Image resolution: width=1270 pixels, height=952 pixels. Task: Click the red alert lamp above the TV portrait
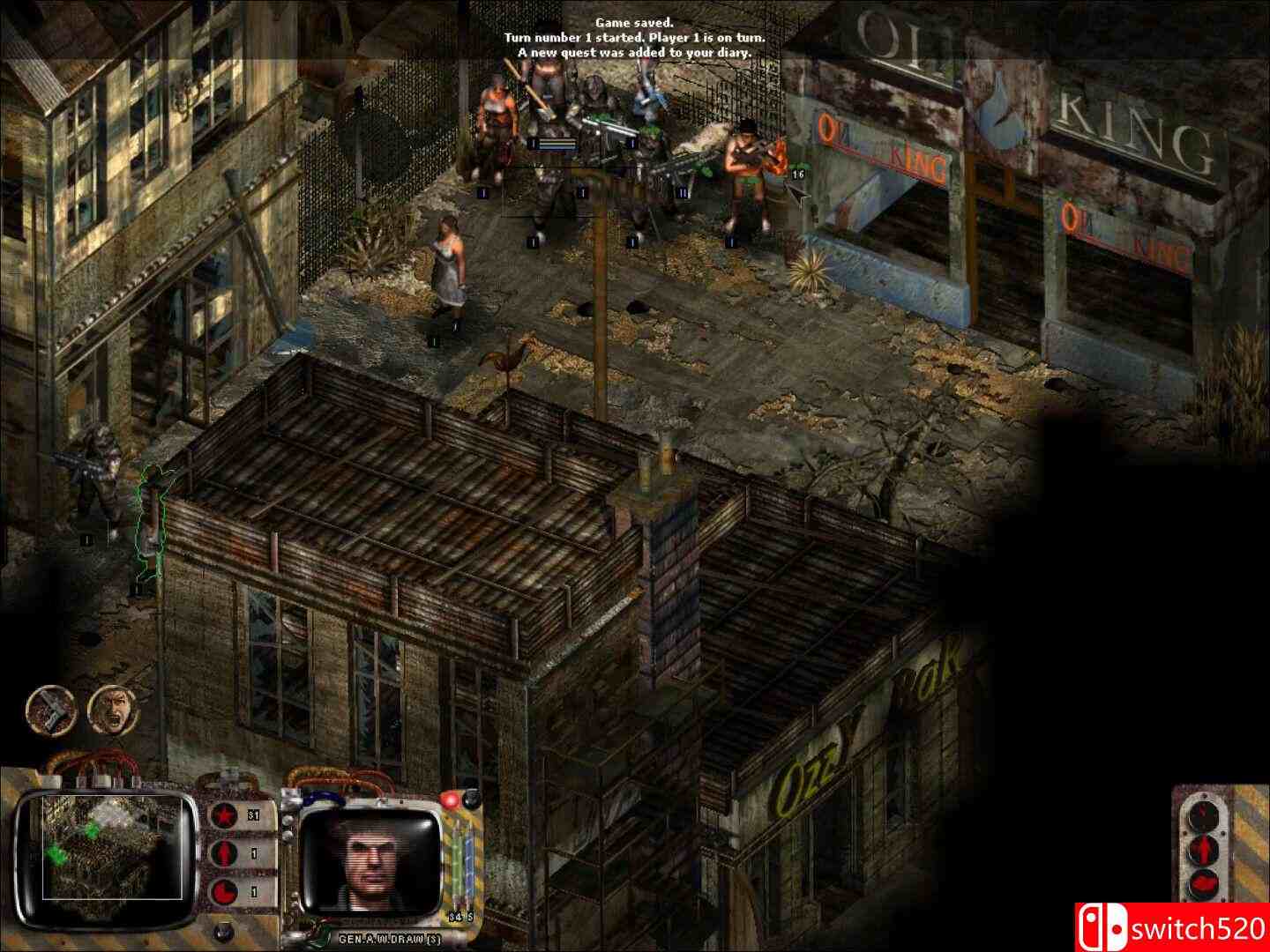(x=450, y=800)
